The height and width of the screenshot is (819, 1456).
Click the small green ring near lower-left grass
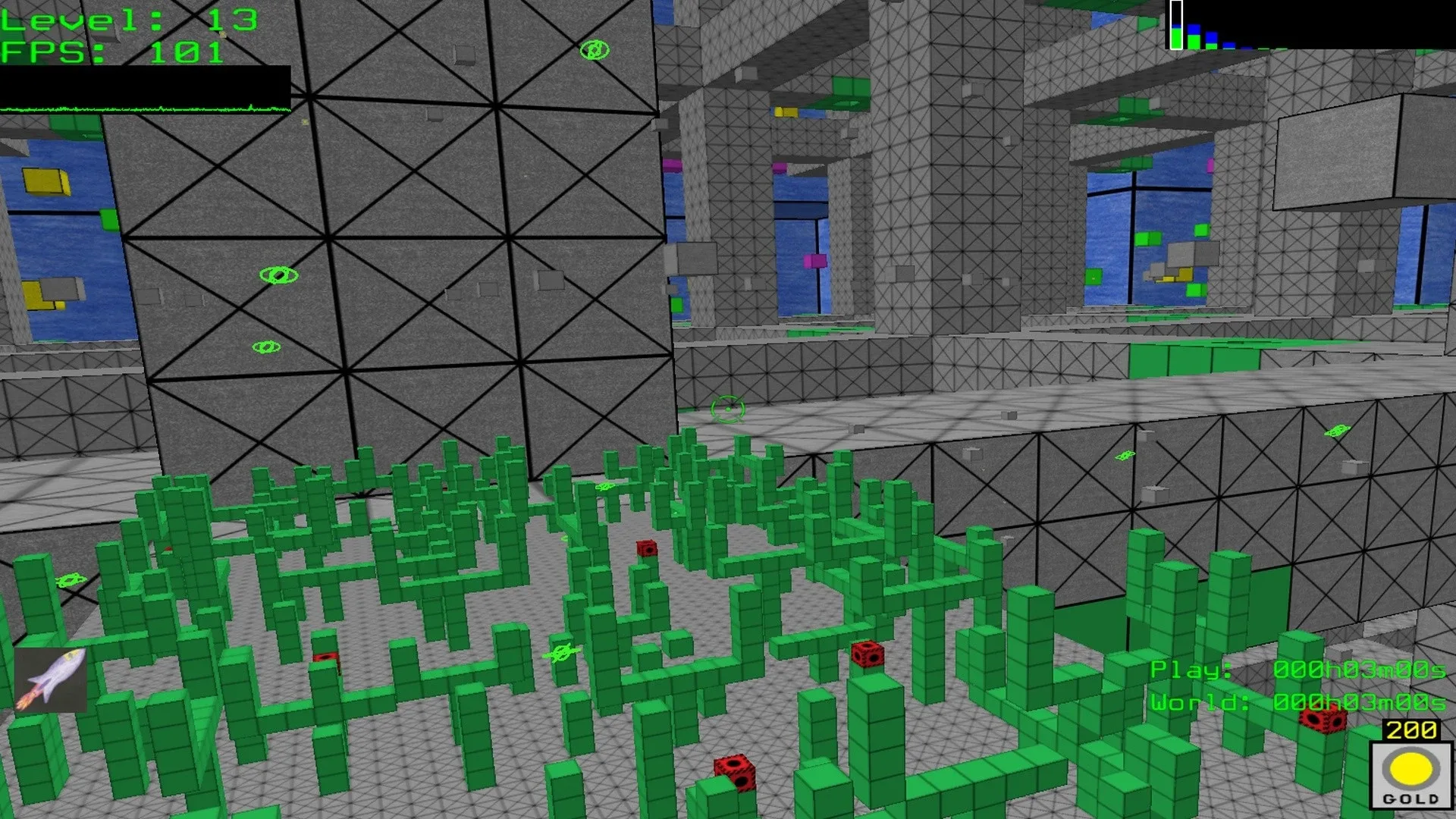pyautogui.click(x=70, y=579)
